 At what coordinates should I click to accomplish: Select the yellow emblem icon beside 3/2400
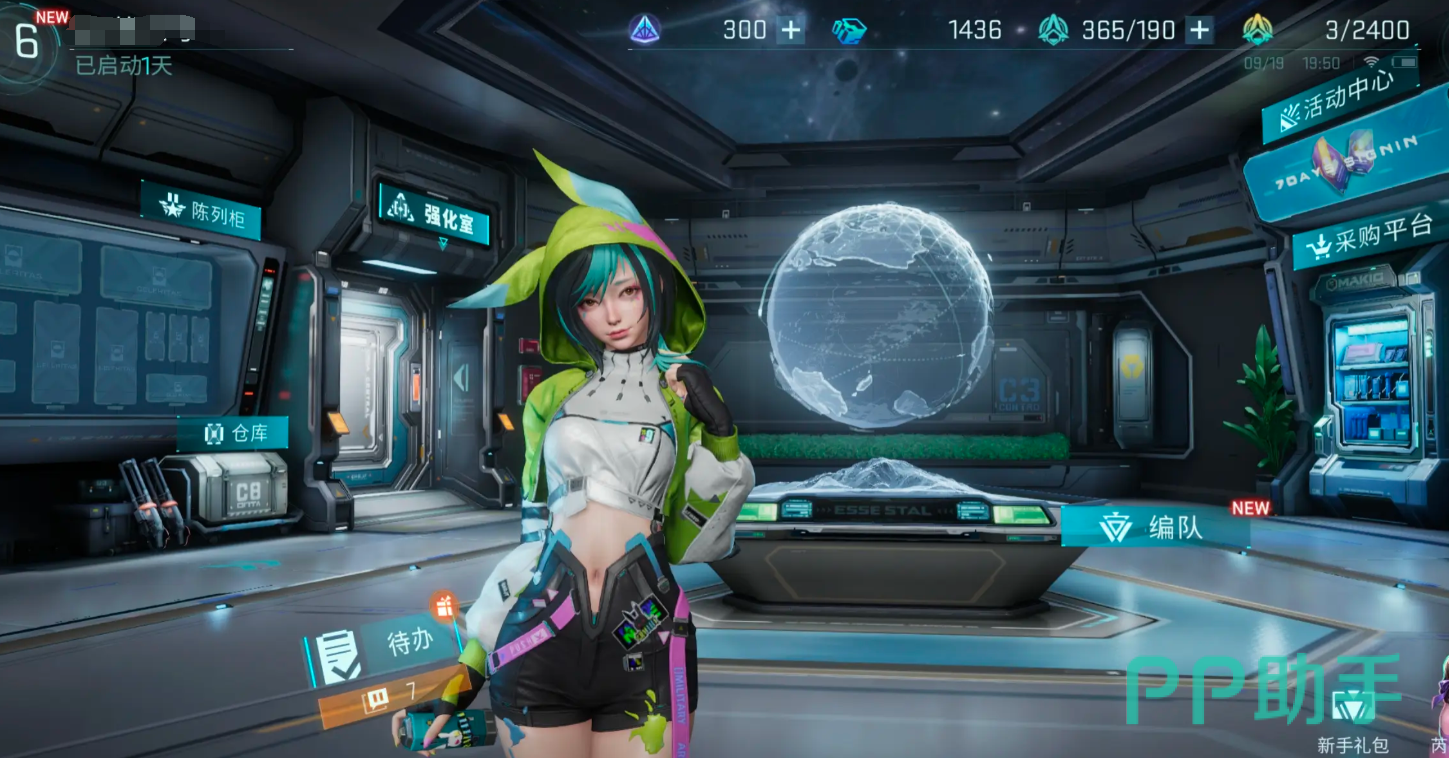pos(1257,30)
